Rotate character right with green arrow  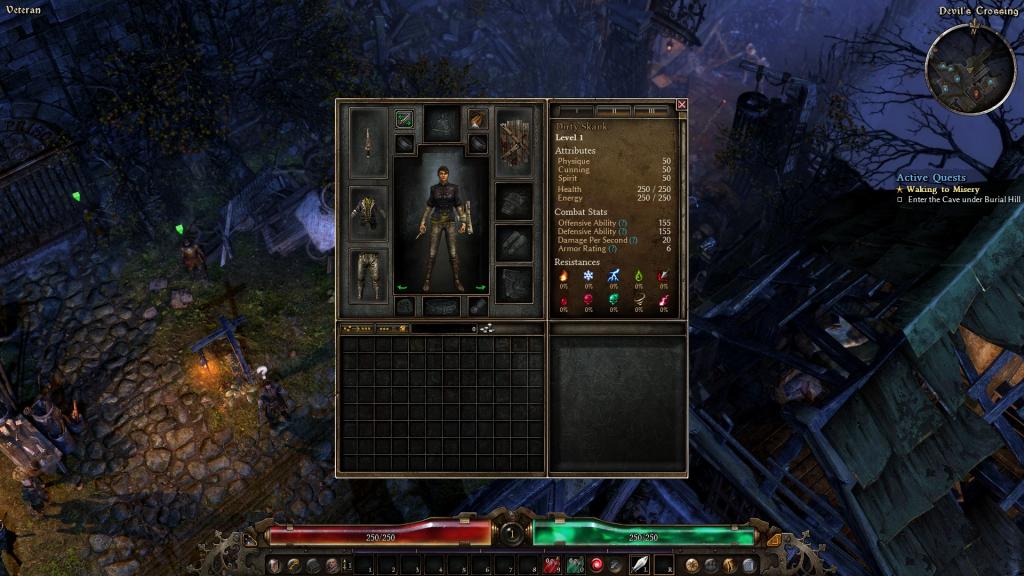pyautogui.click(x=480, y=287)
